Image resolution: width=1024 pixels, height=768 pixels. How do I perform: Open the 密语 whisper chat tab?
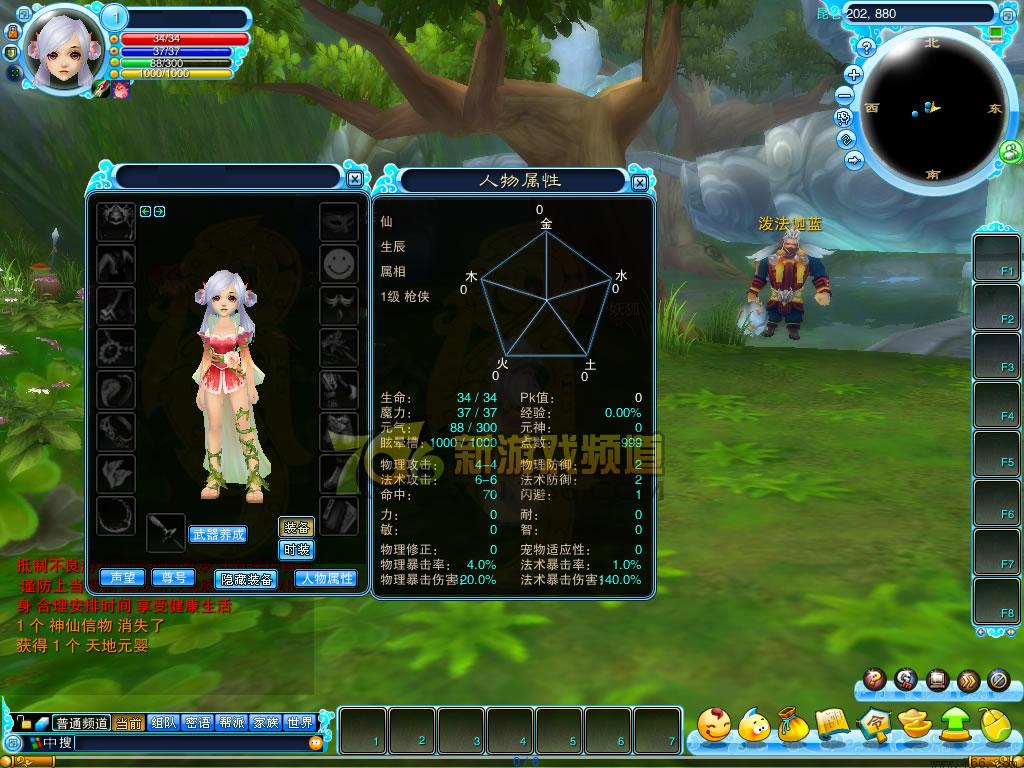(x=198, y=723)
